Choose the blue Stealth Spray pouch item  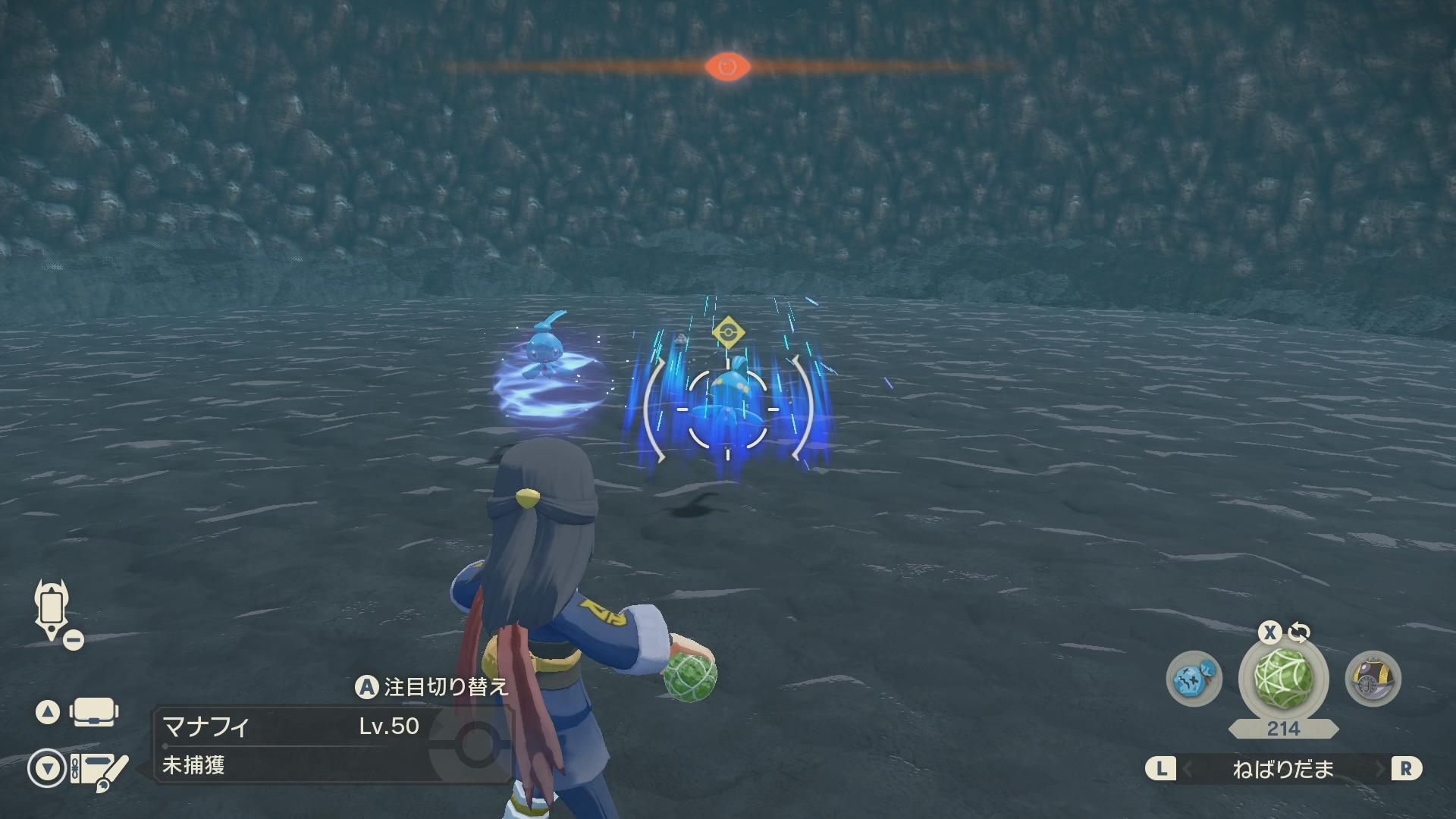[x=1194, y=679]
